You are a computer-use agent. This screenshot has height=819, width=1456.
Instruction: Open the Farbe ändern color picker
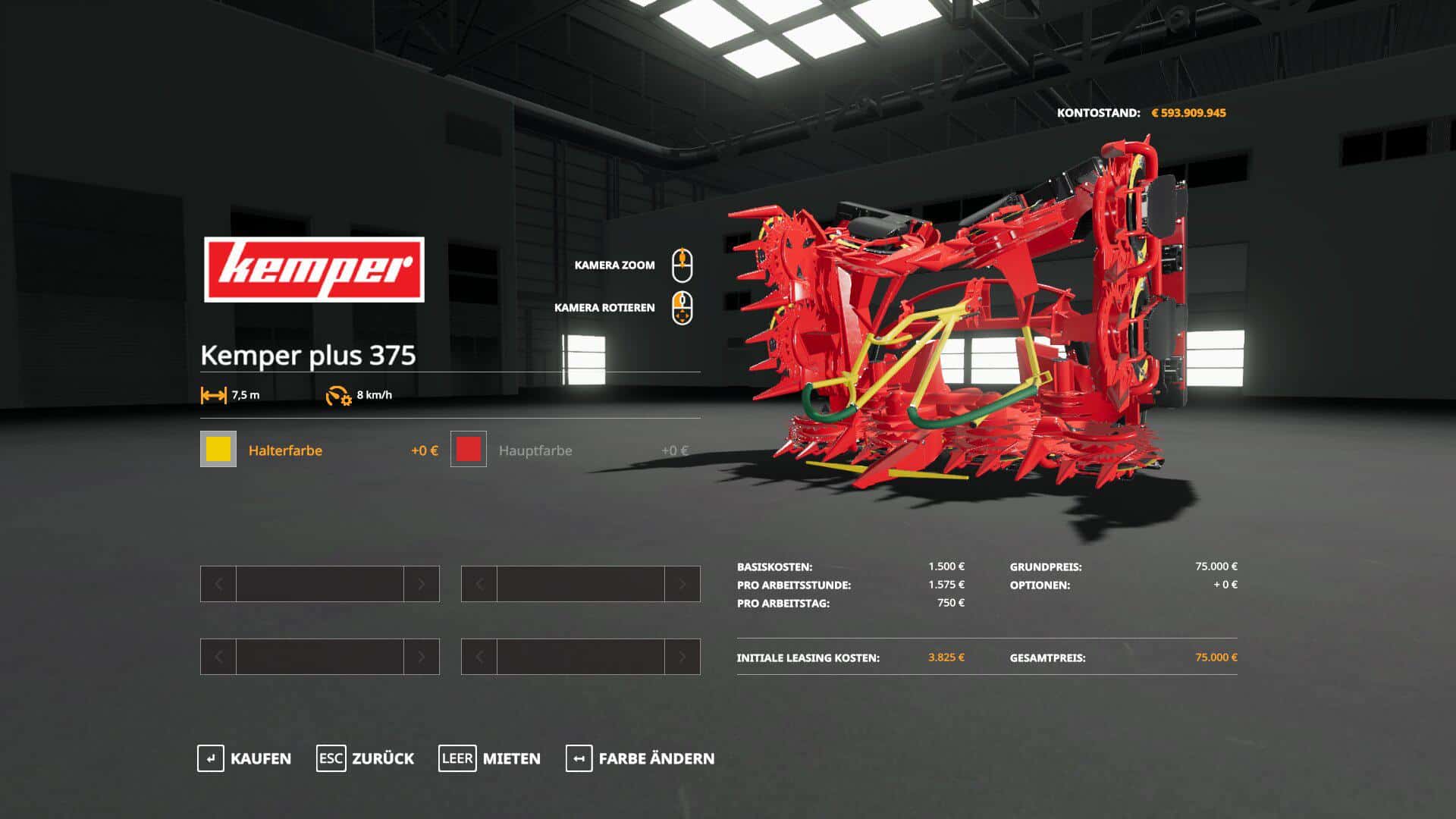[640, 758]
